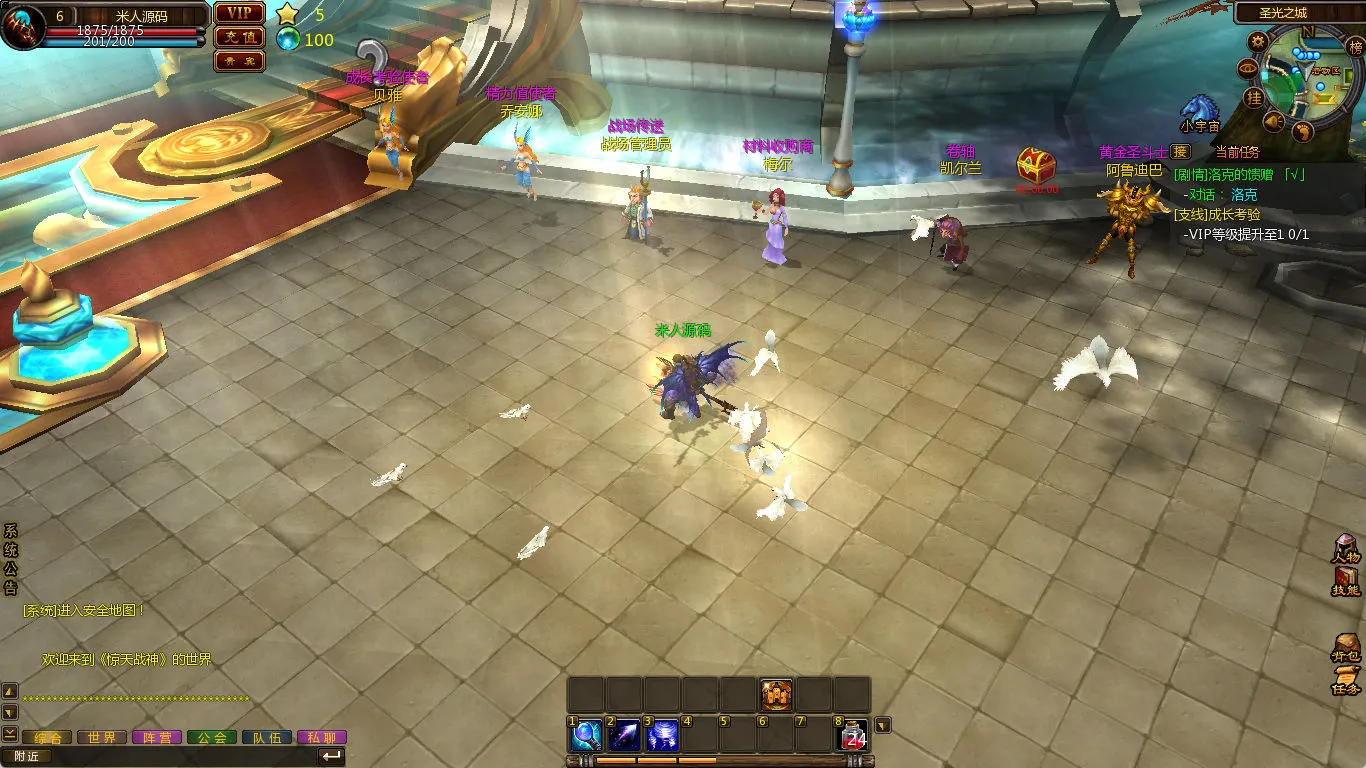Toggle the eye visibility button
This screenshot has height=768, width=1366.
pos(1247,68)
